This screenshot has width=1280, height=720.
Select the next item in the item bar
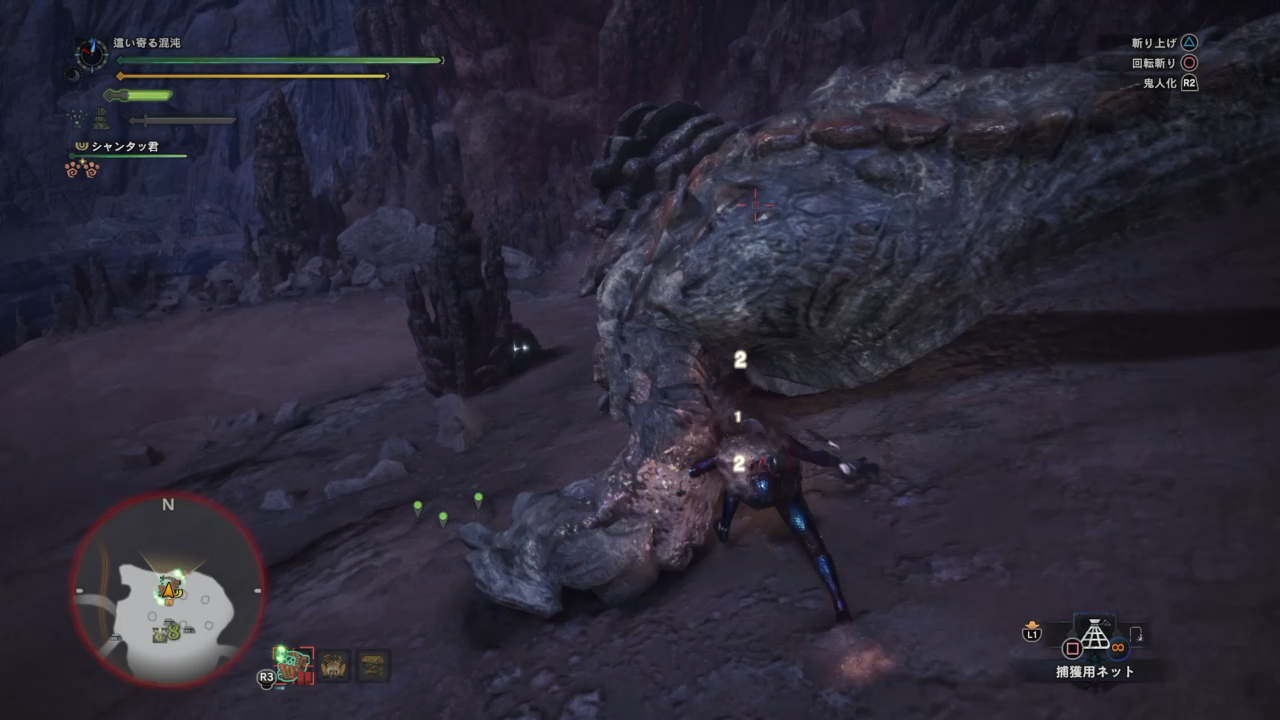(x=1137, y=635)
